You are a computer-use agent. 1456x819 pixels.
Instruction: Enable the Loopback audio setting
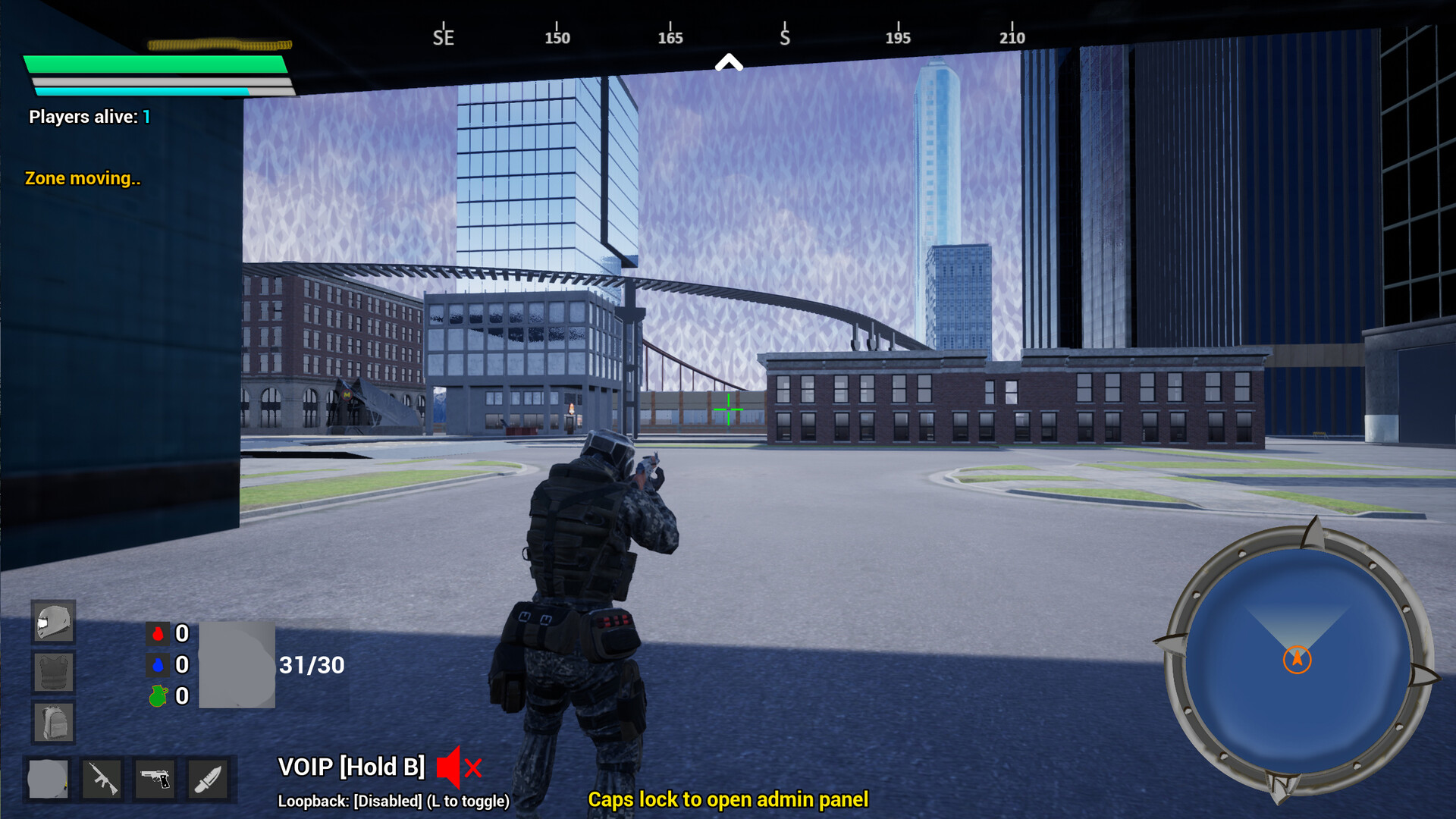[x=394, y=799]
